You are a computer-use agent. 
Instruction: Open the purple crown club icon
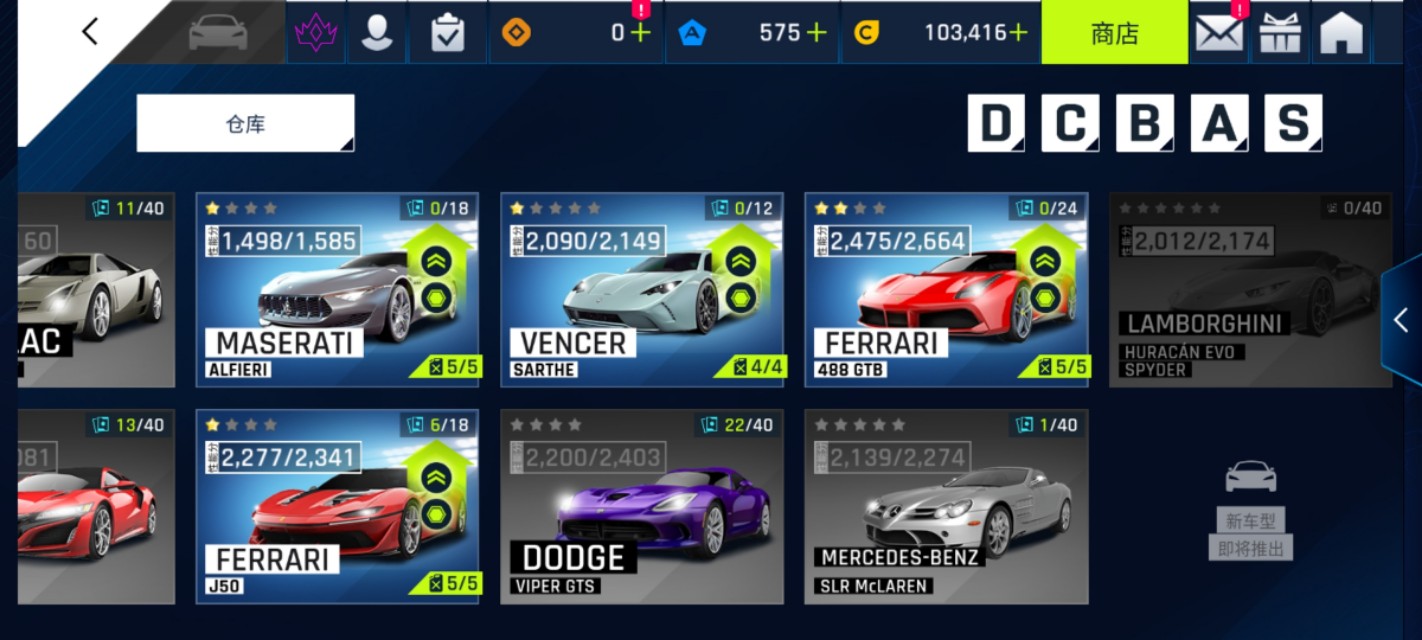click(317, 33)
